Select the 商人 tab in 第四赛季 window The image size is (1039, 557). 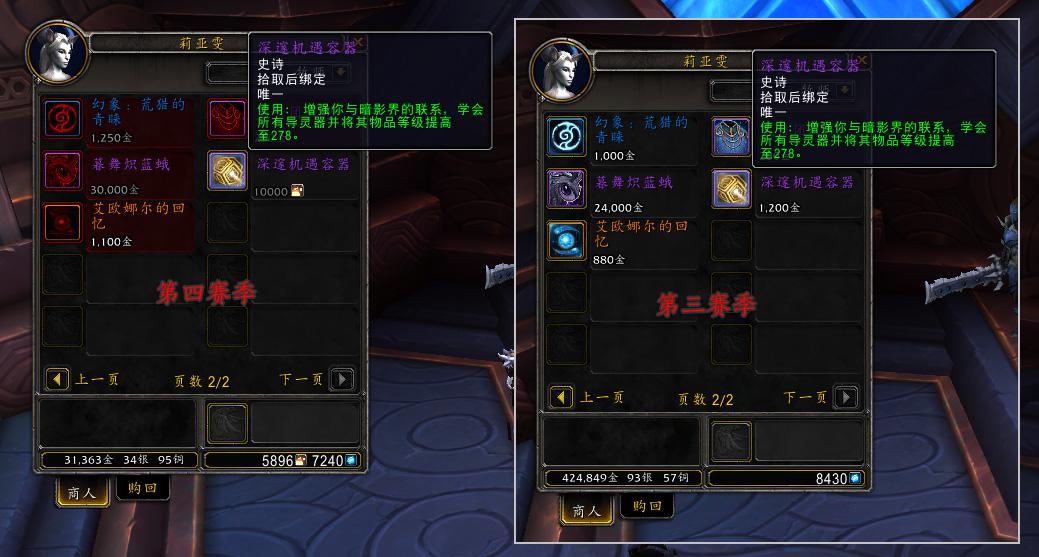click(84, 492)
